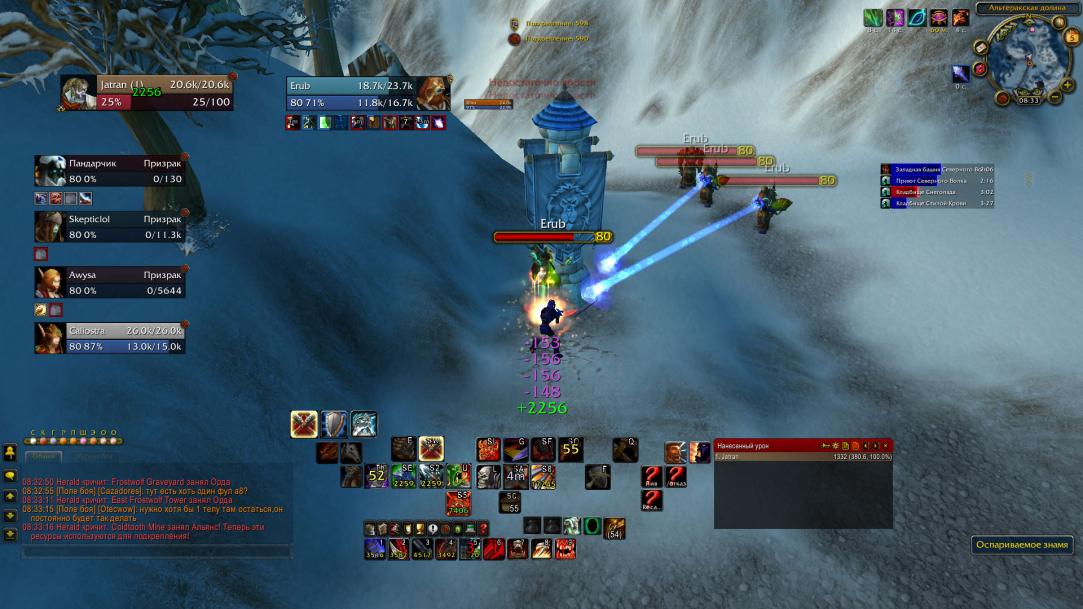Open the chat speech bubble menu
The width and height of the screenshot is (1083, 609).
(x=10, y=476)
